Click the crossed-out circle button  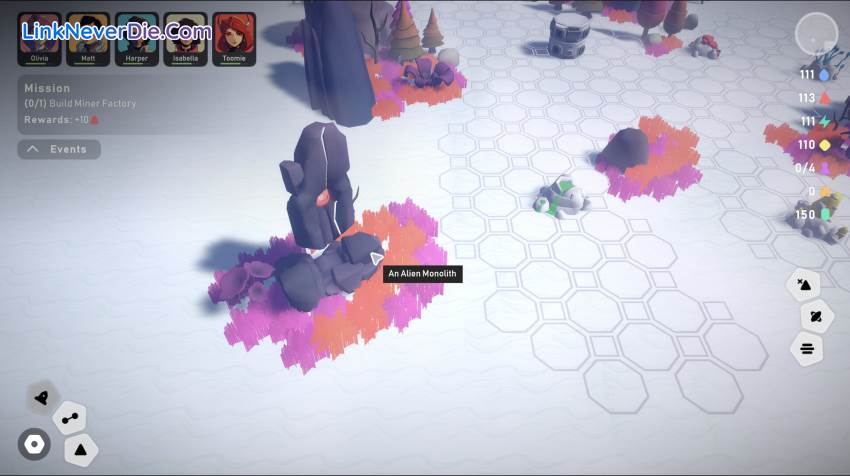pyautogui.click(x=816, y=317)
